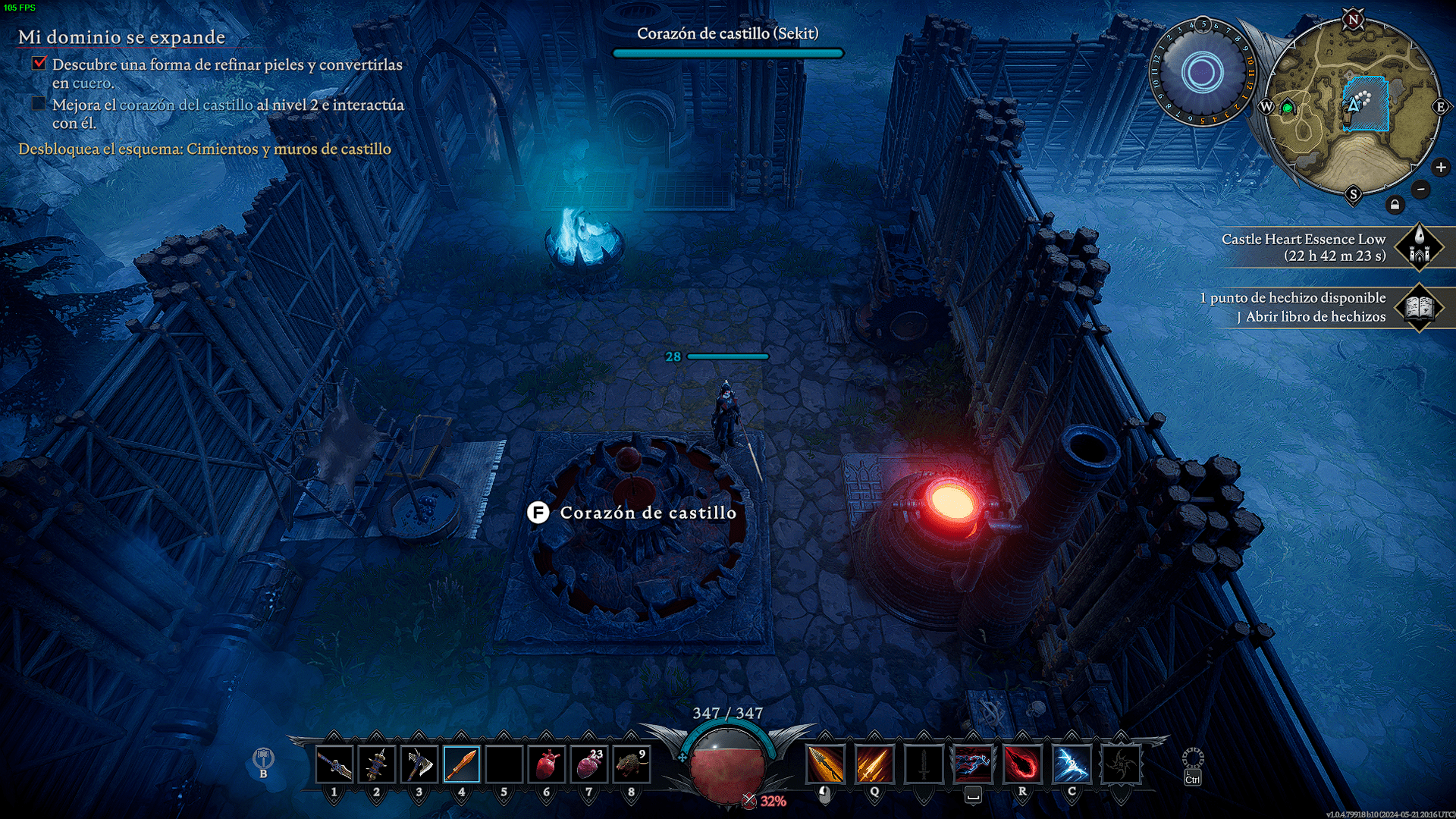Select the "Mi dominio se expande" quest tracker
This screenshot has height=819, width=1456.
tap(122, 37)
